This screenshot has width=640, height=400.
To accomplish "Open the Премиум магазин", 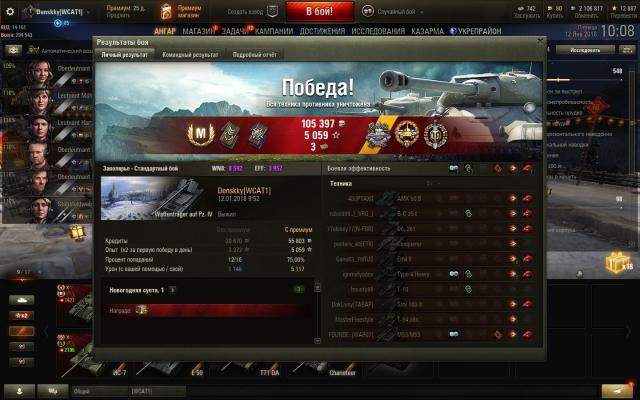I will (x=189, y=10).
